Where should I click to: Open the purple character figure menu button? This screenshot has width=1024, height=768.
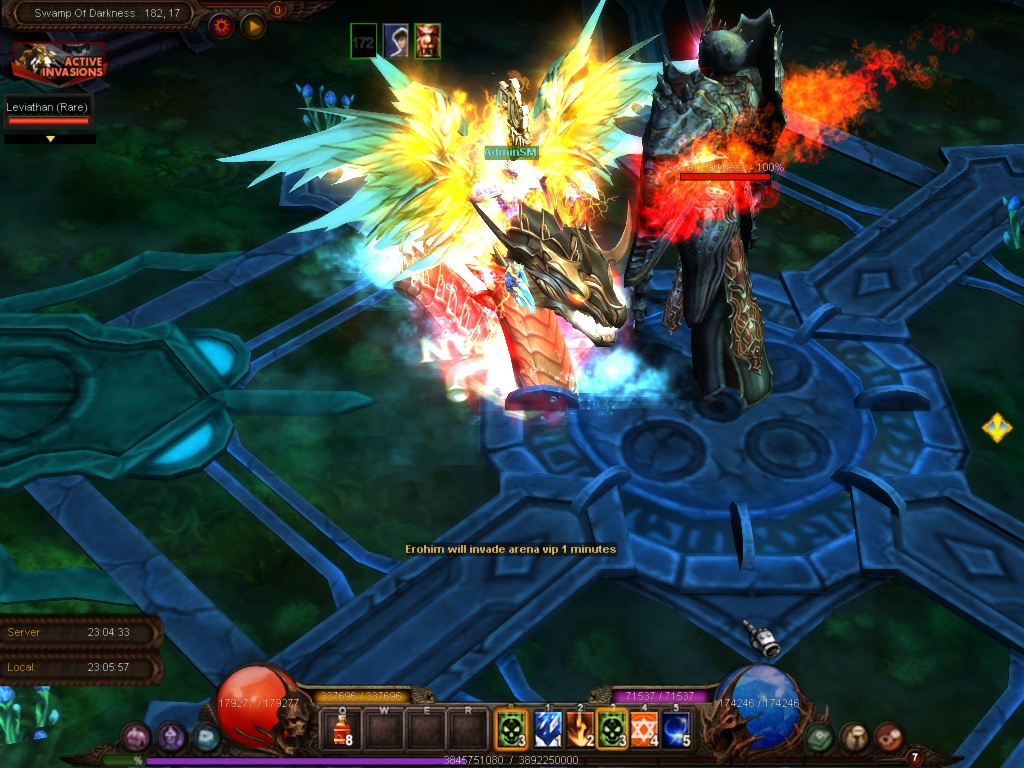point(171,738)
